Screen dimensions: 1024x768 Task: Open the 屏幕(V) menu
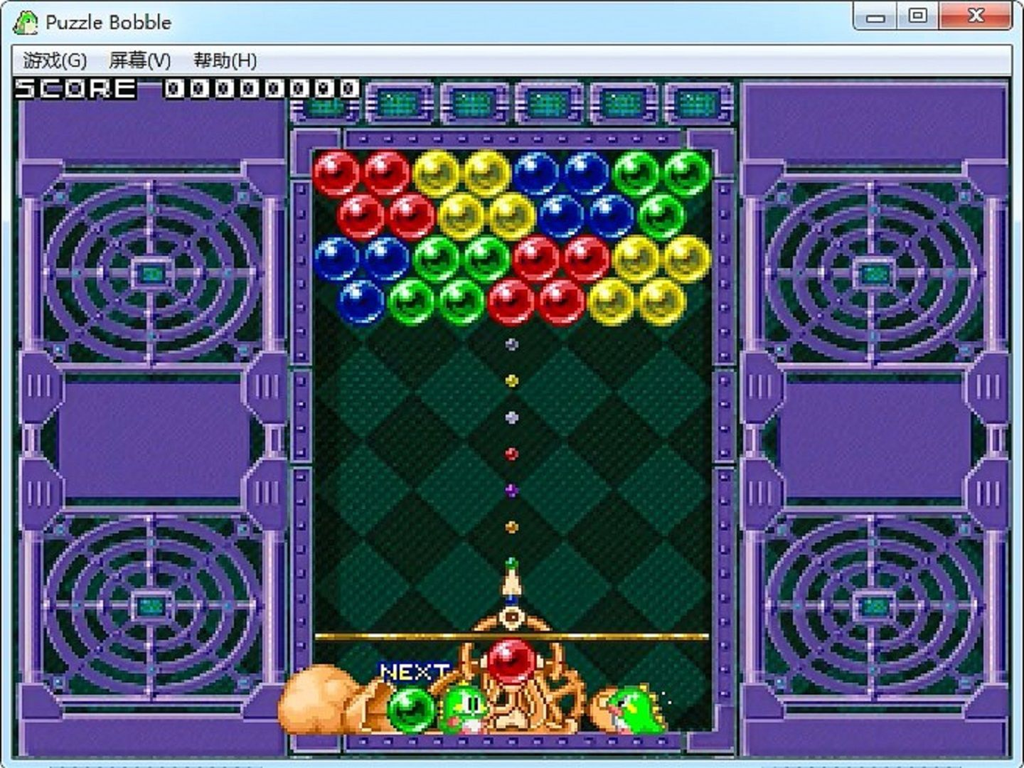tap(140, 60)
